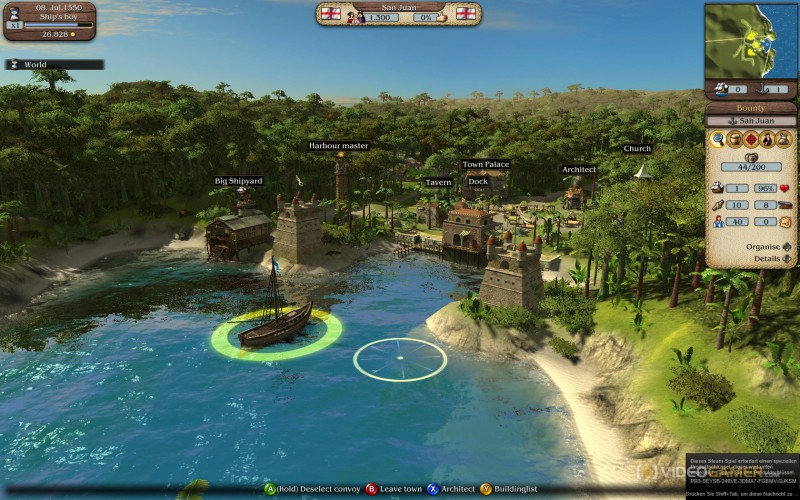Click the minimap of the island
This screenshot has height=500, width=800.
click(751, 38)
